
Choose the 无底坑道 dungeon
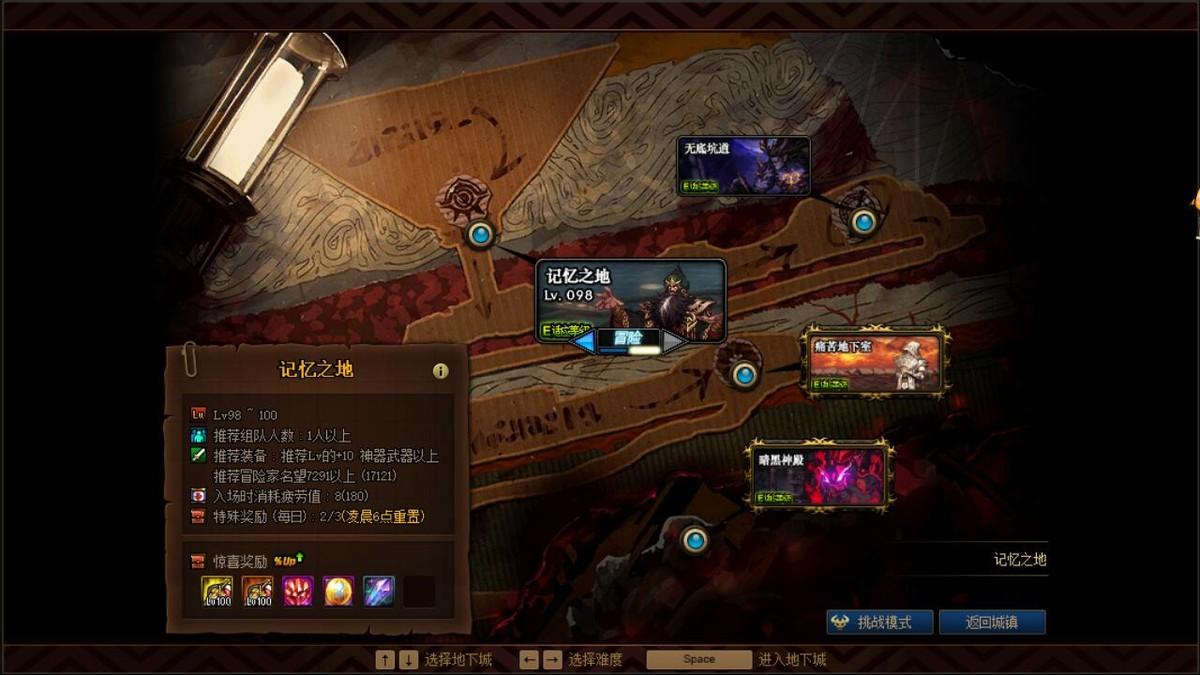point(743,165)
